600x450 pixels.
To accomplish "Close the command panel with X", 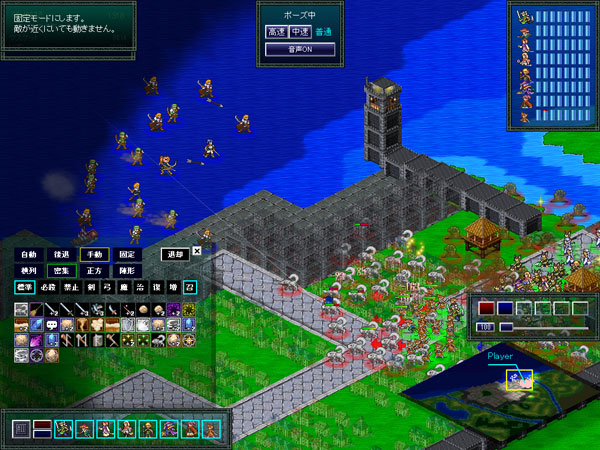I will (197, 252).
